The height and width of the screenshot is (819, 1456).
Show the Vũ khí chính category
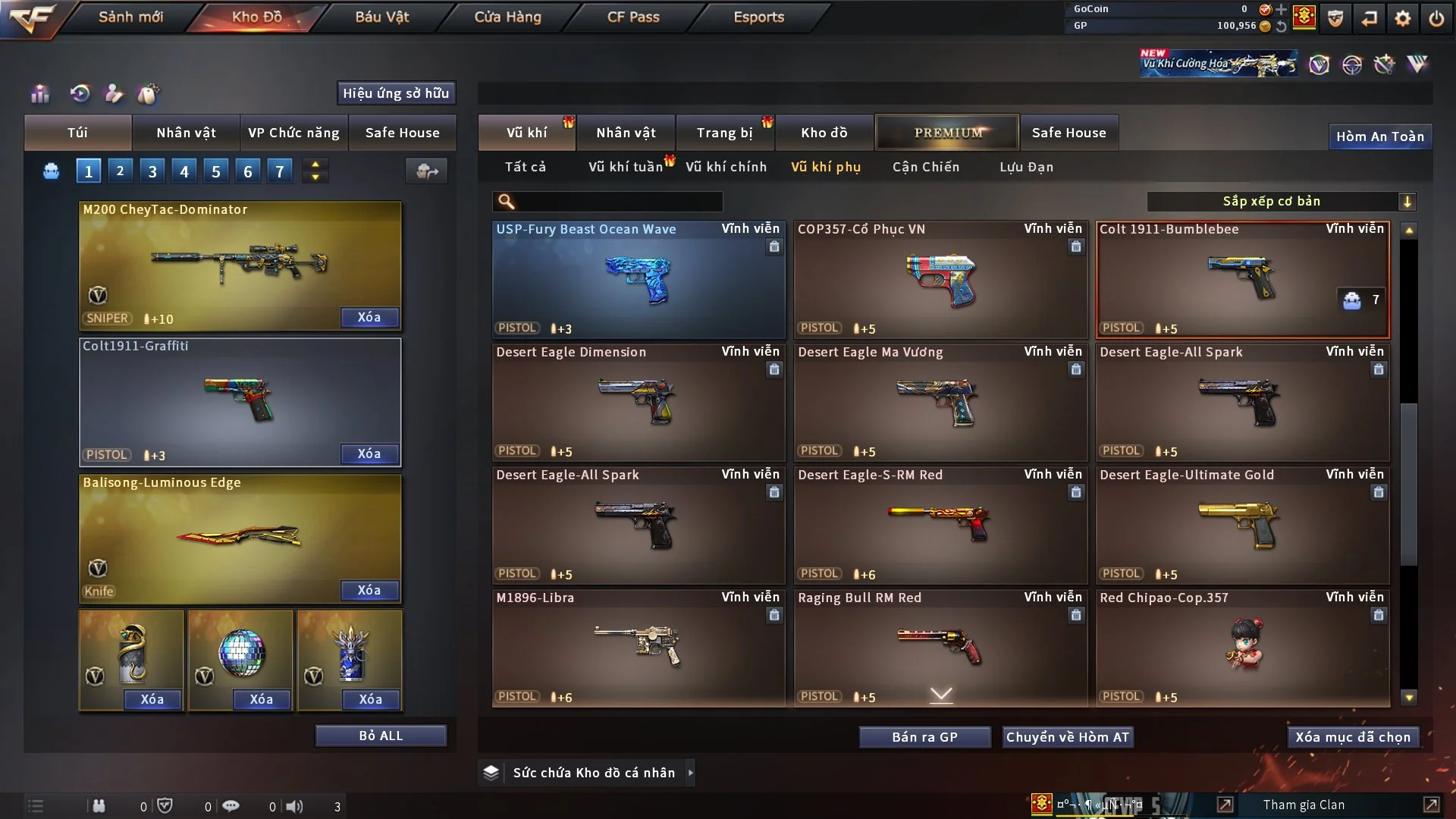726,167
